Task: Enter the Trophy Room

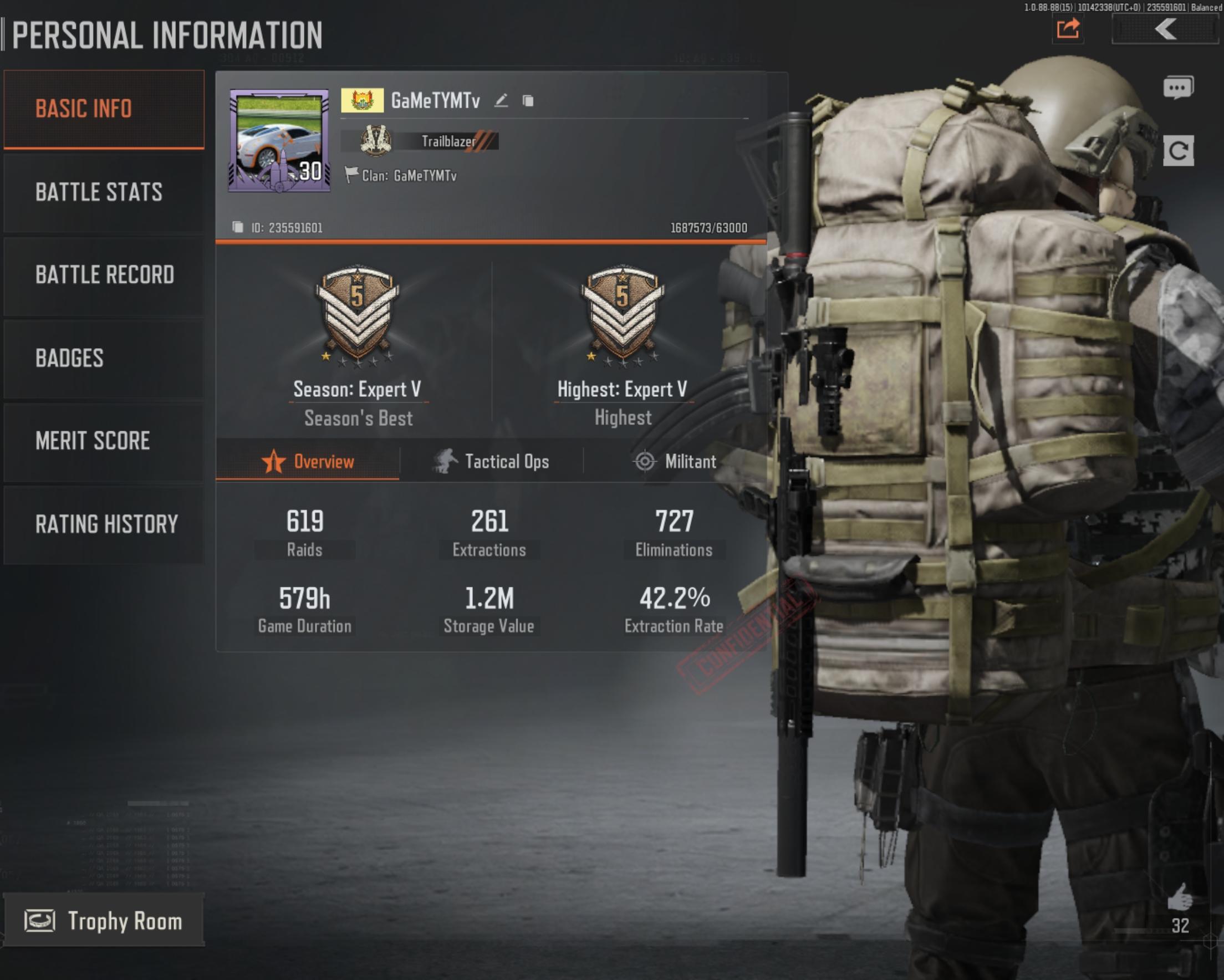Action: click(x=104, y=921)
